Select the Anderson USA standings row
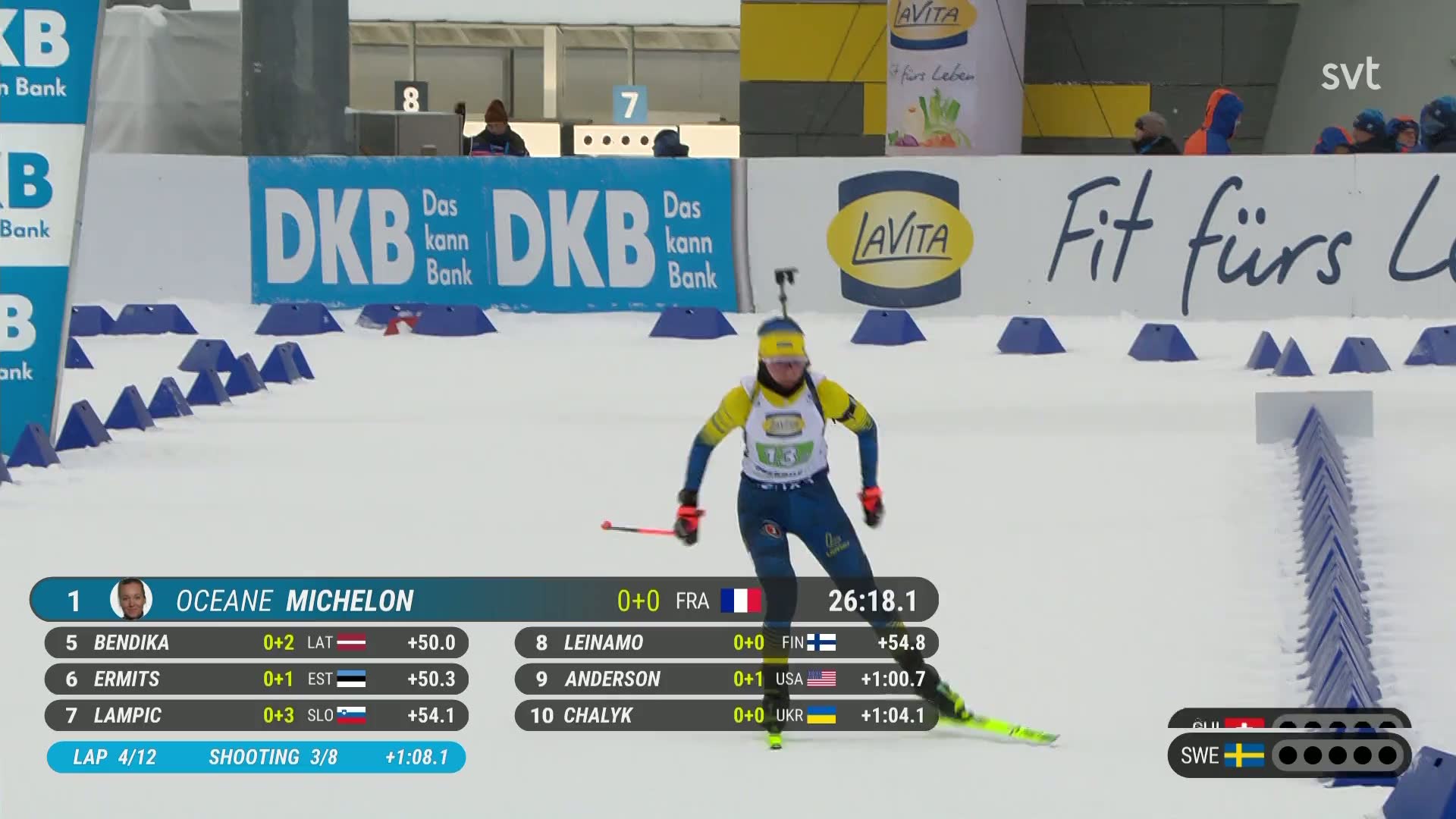The image size is (1456, 819). 726,679
